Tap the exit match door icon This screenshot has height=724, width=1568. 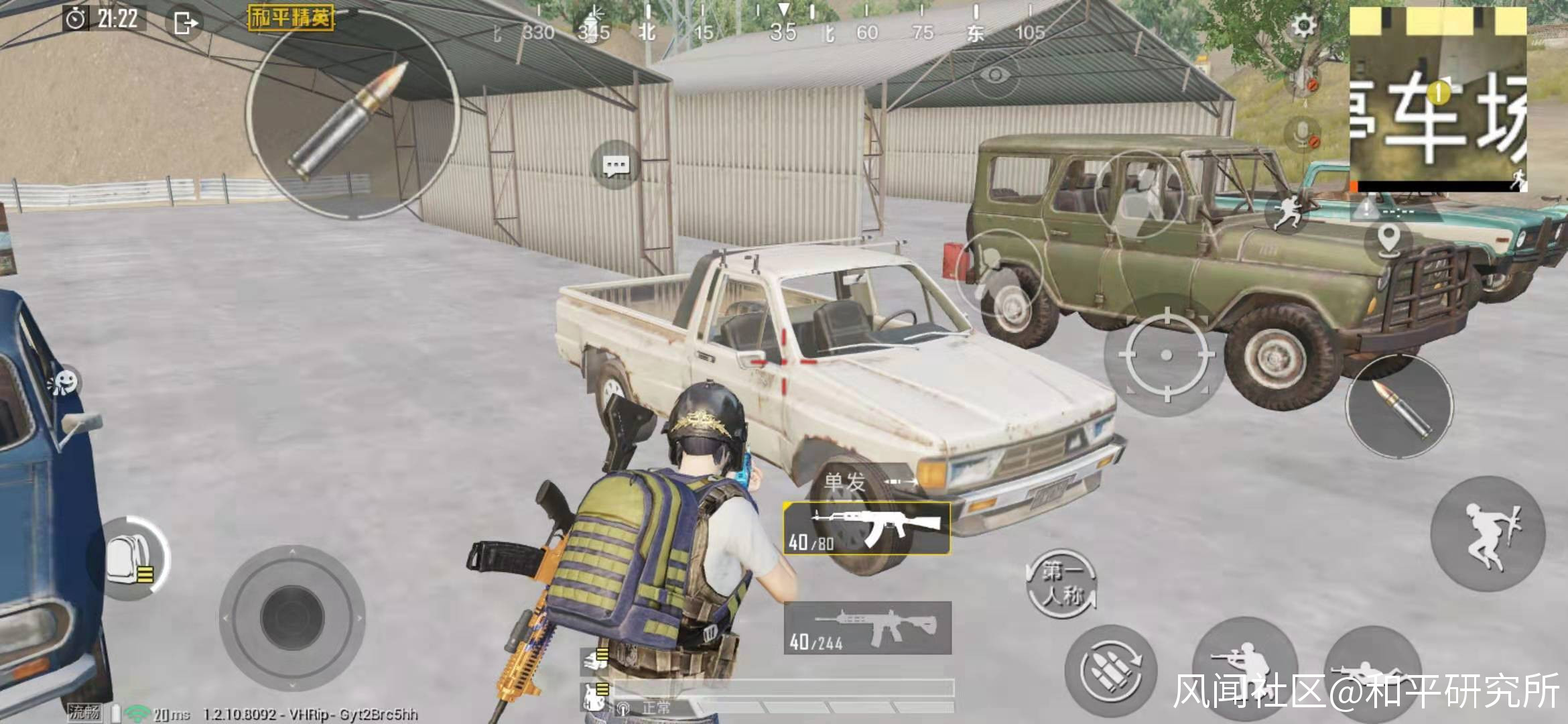184,23
